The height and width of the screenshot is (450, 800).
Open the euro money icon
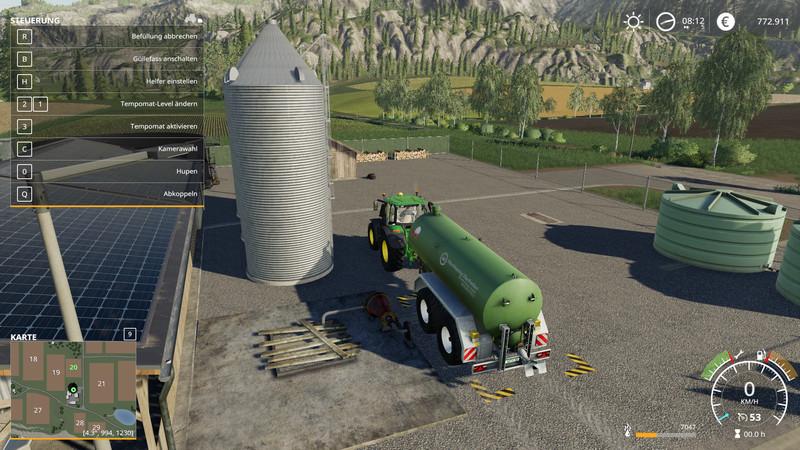pos(726,21)
